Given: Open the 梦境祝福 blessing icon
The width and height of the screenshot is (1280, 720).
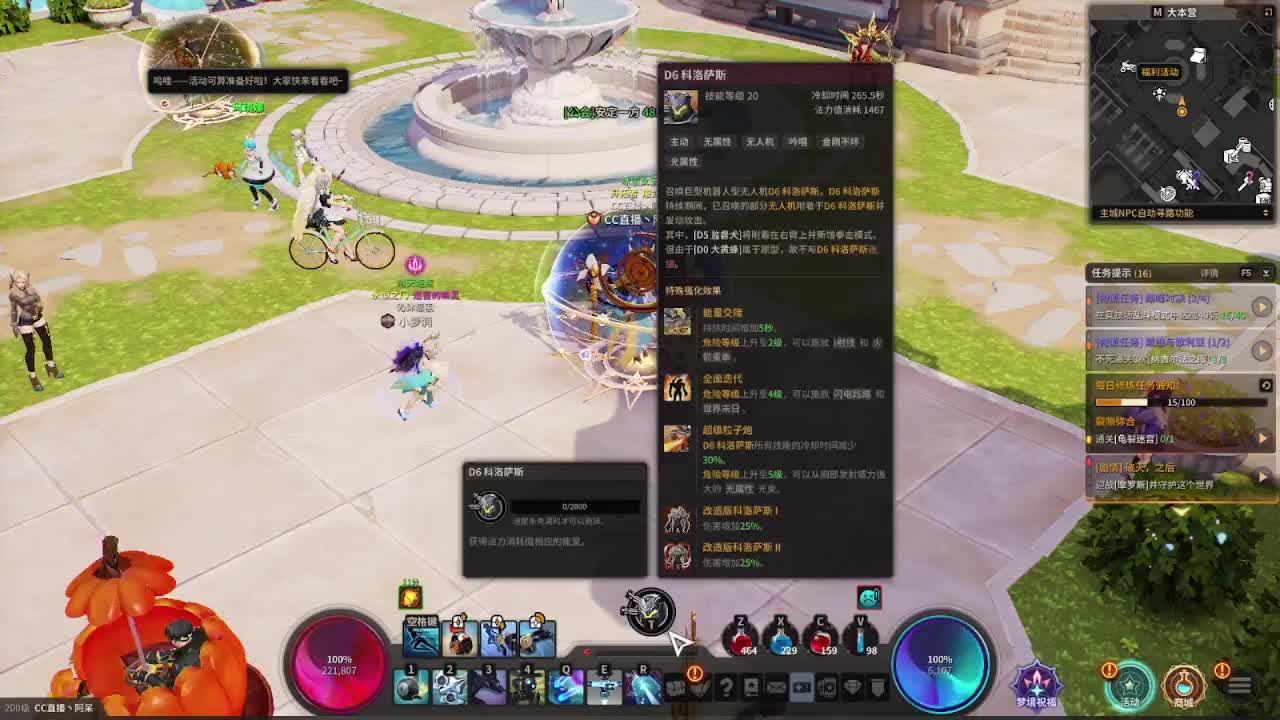Looking at the screenshot, I should point(1037,682).
